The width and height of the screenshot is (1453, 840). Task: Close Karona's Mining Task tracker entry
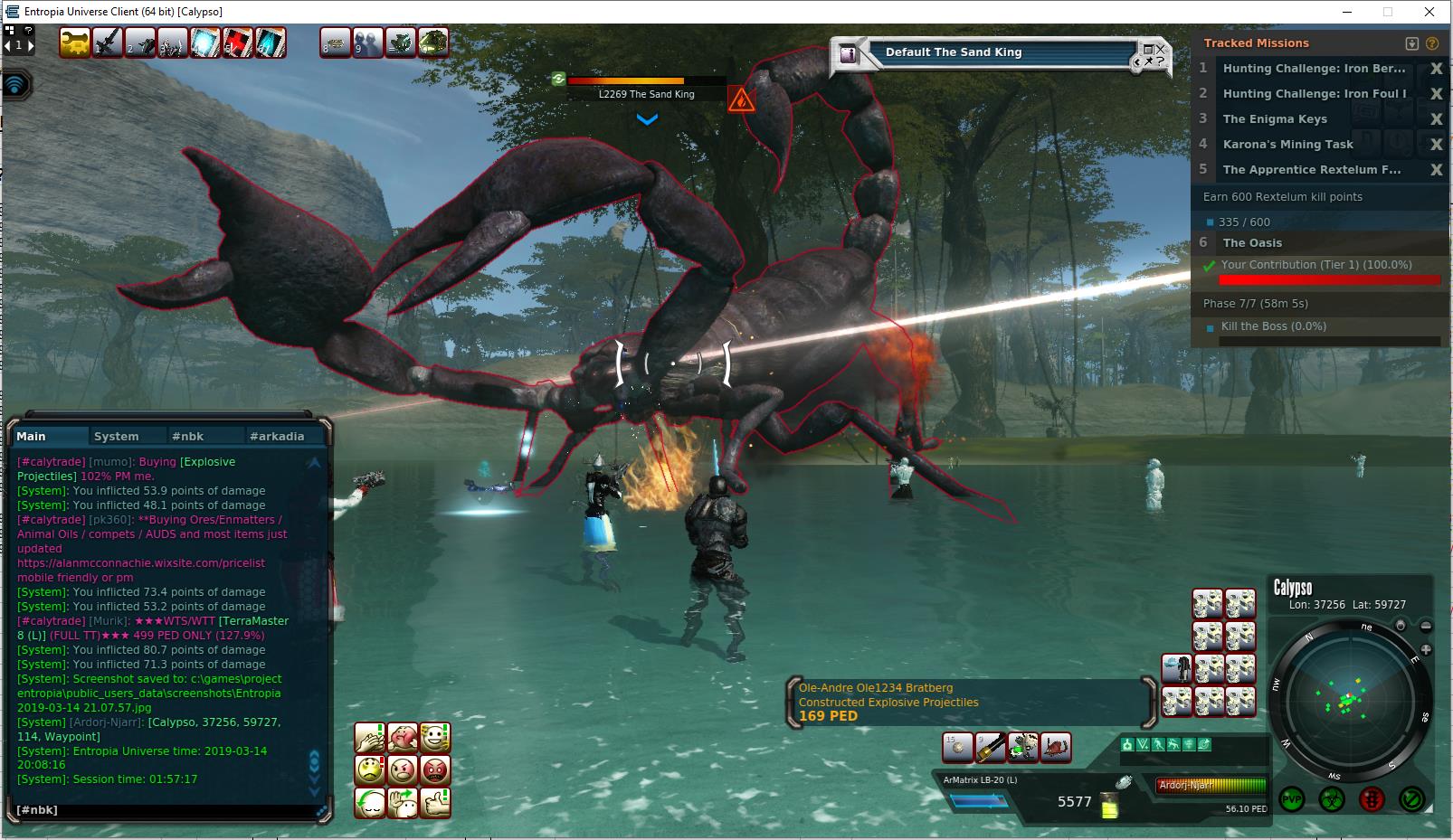(x=1436, y=145)
